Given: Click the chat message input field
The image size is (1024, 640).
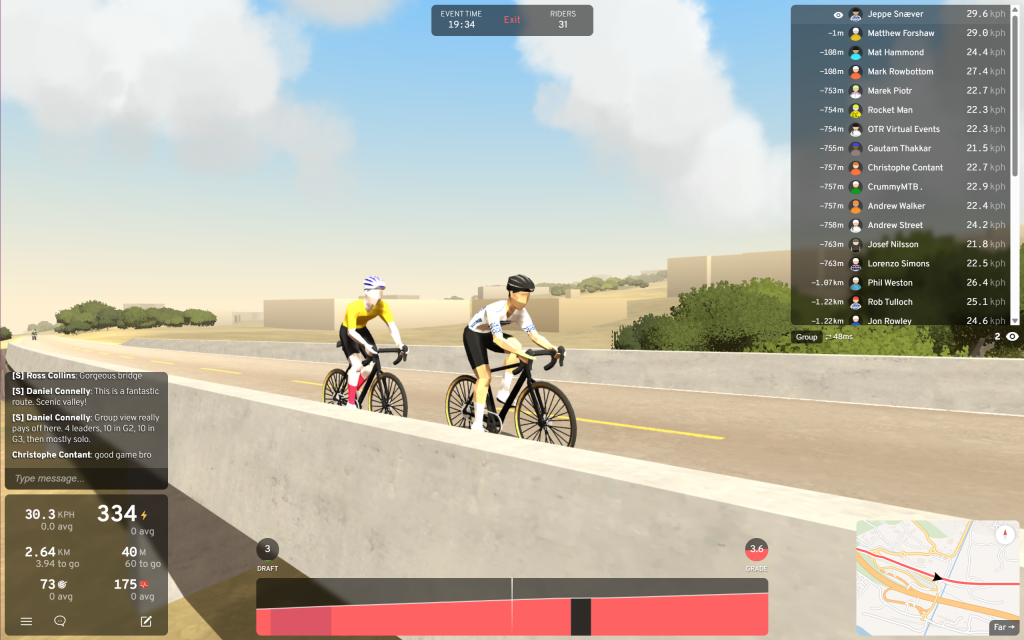Looking at the screenshot, I should click(86, 478).
